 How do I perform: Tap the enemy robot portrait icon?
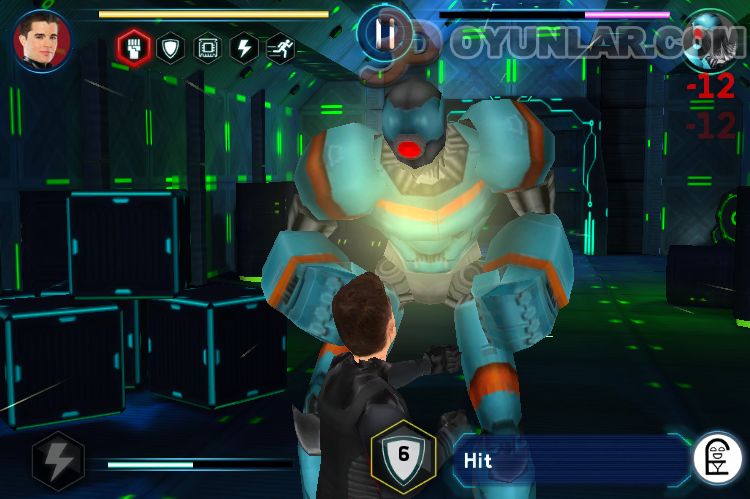tap(713, 37)
